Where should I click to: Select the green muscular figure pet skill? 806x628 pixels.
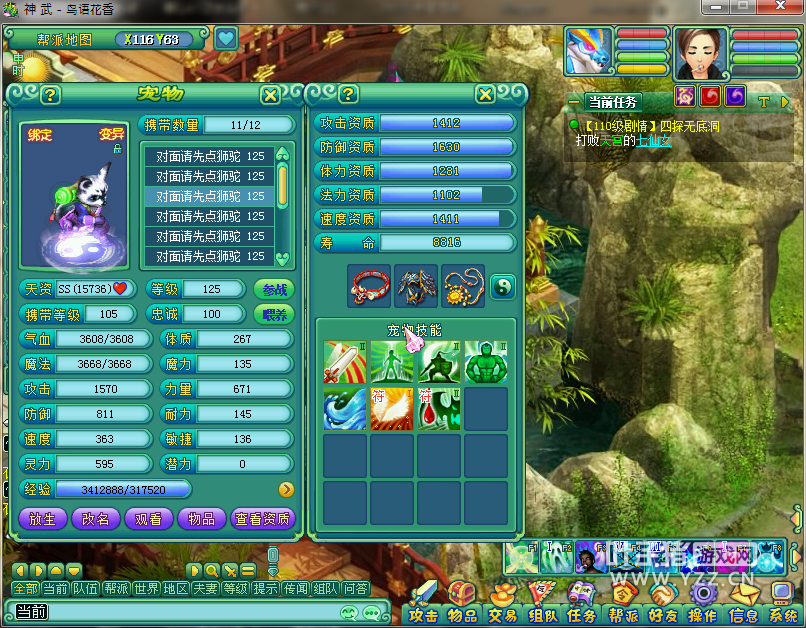pos(487,362)
